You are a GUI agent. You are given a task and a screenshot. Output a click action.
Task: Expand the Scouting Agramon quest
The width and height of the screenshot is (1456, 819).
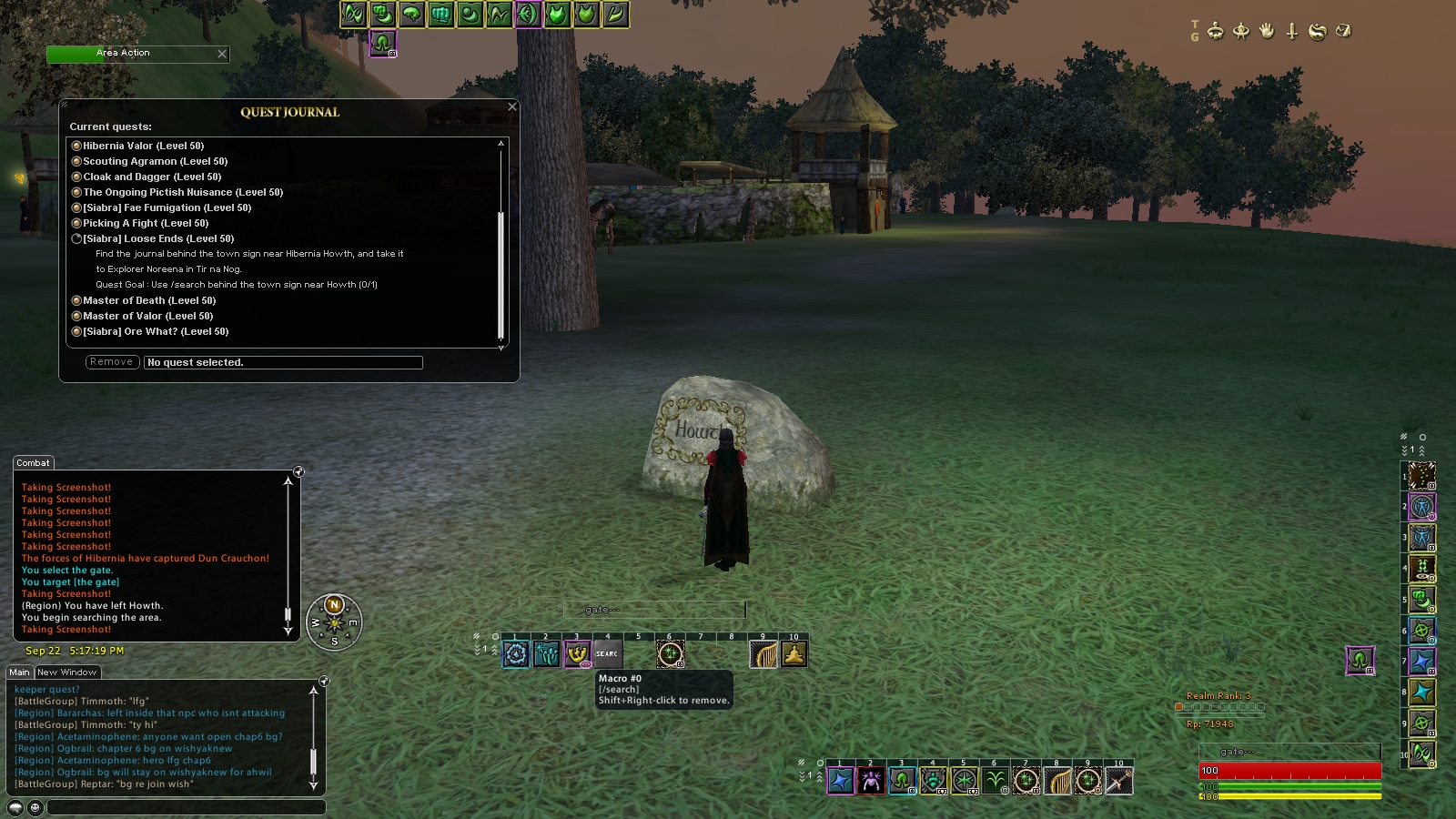155,161
